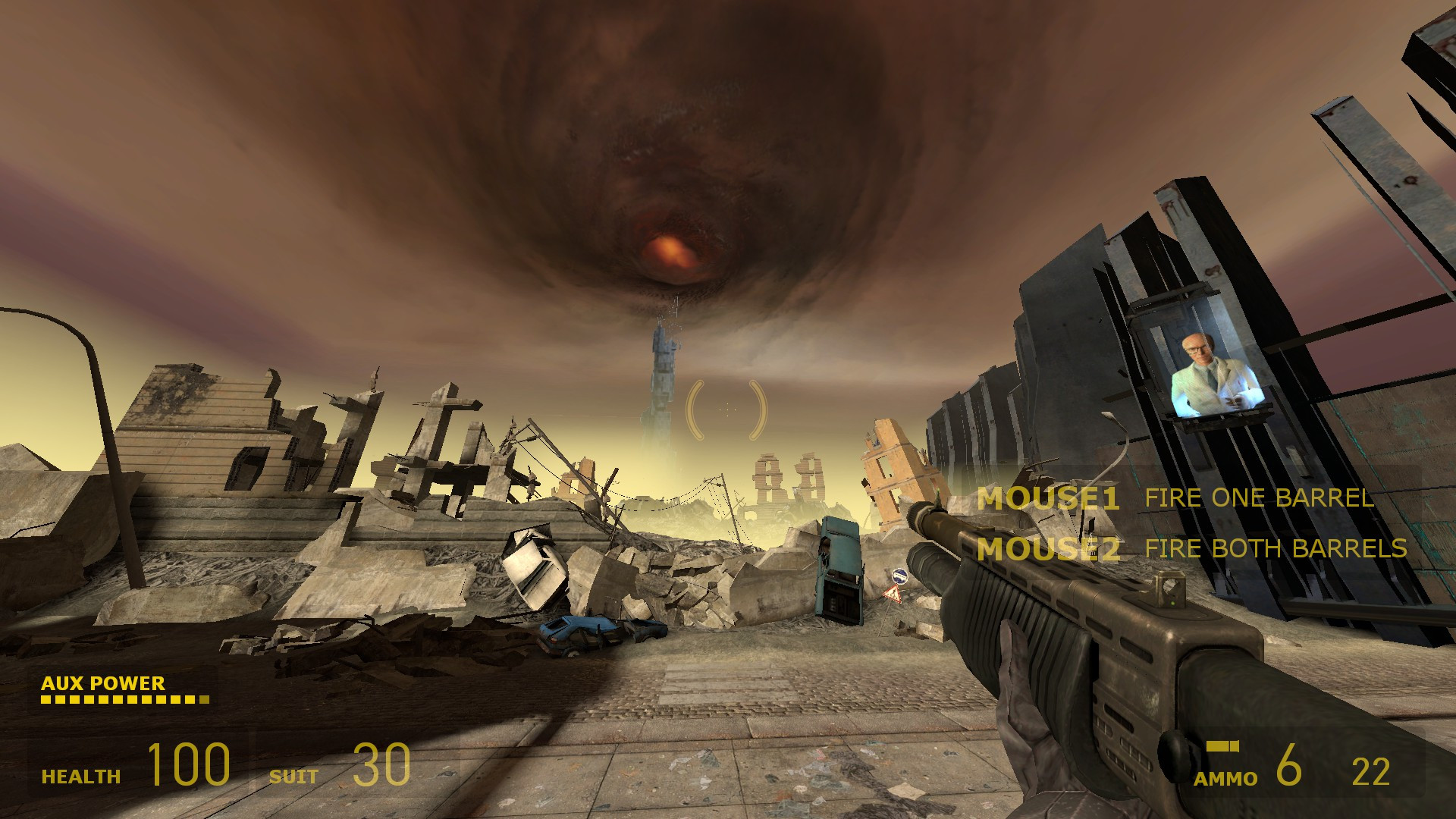Collapse the weapon hint overlay

(1191, 523)
